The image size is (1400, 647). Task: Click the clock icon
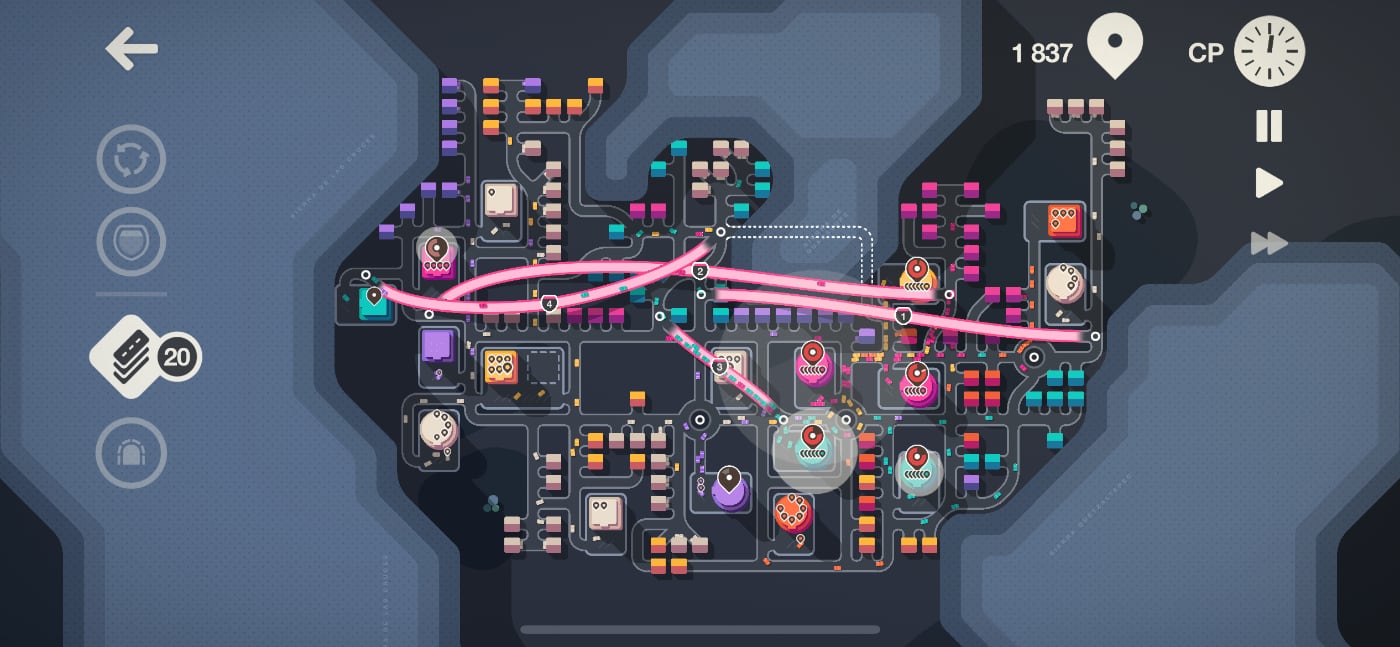(1269, 50)
